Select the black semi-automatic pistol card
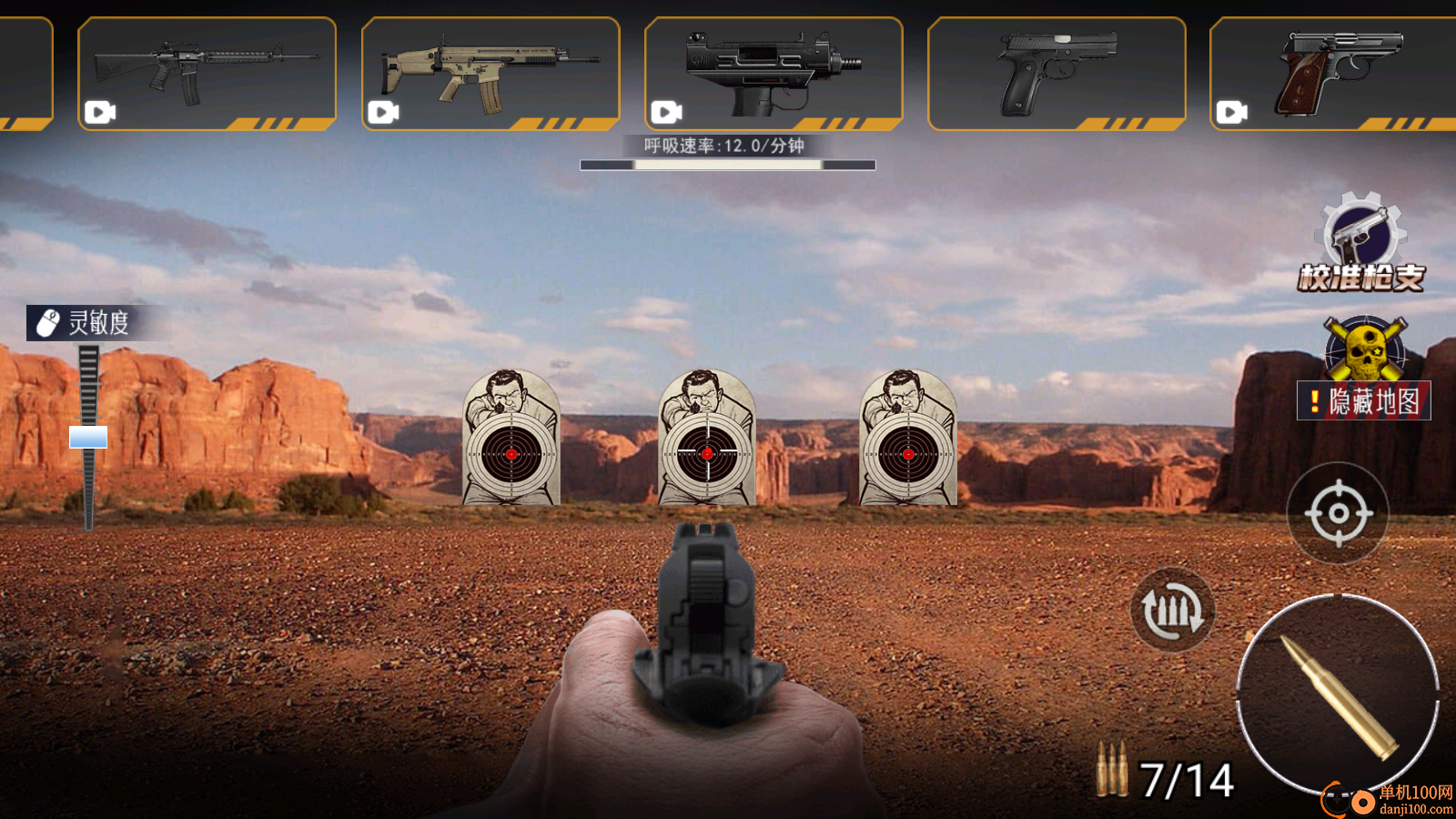 click(x=1057, y=74)
